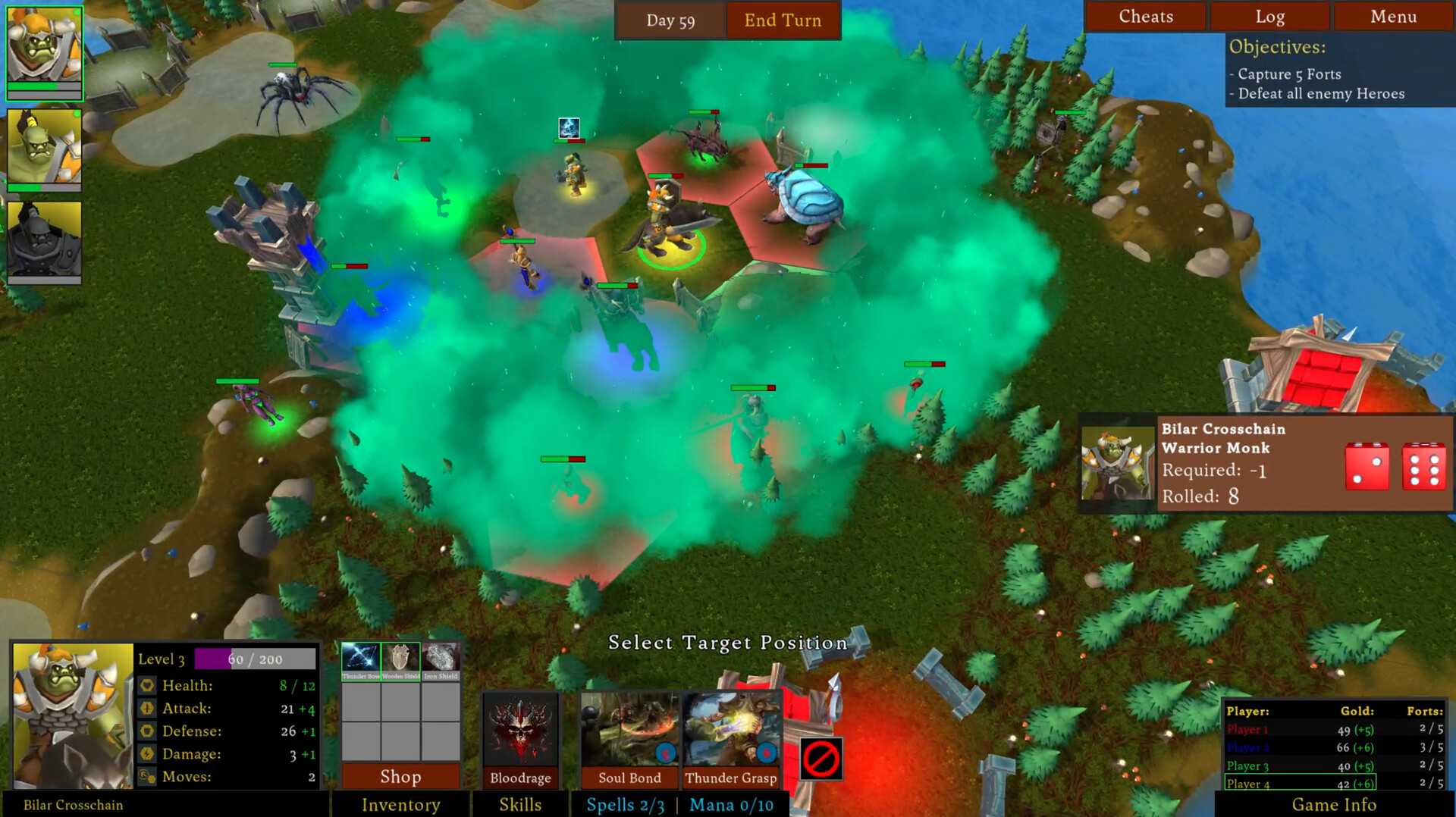This screenshot has width=1456, height=817.
Task: Select the Iron Shield item
Action: click(440, 656)
